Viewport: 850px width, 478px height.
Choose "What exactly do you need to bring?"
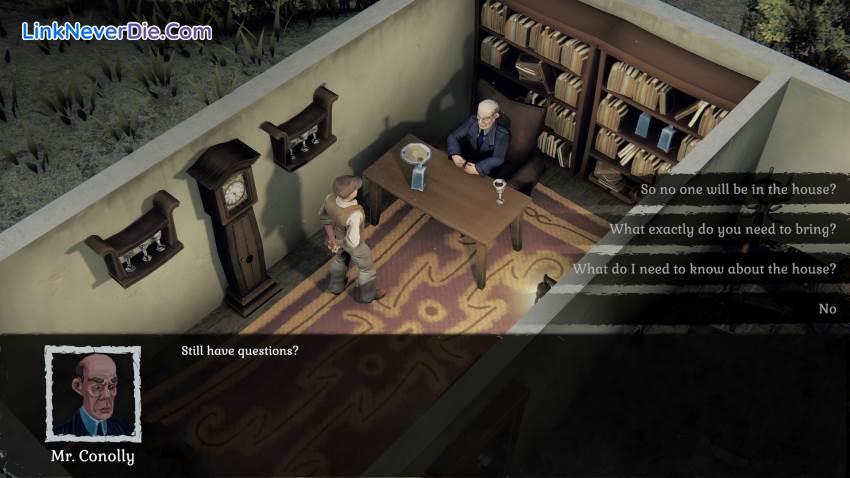722,229
